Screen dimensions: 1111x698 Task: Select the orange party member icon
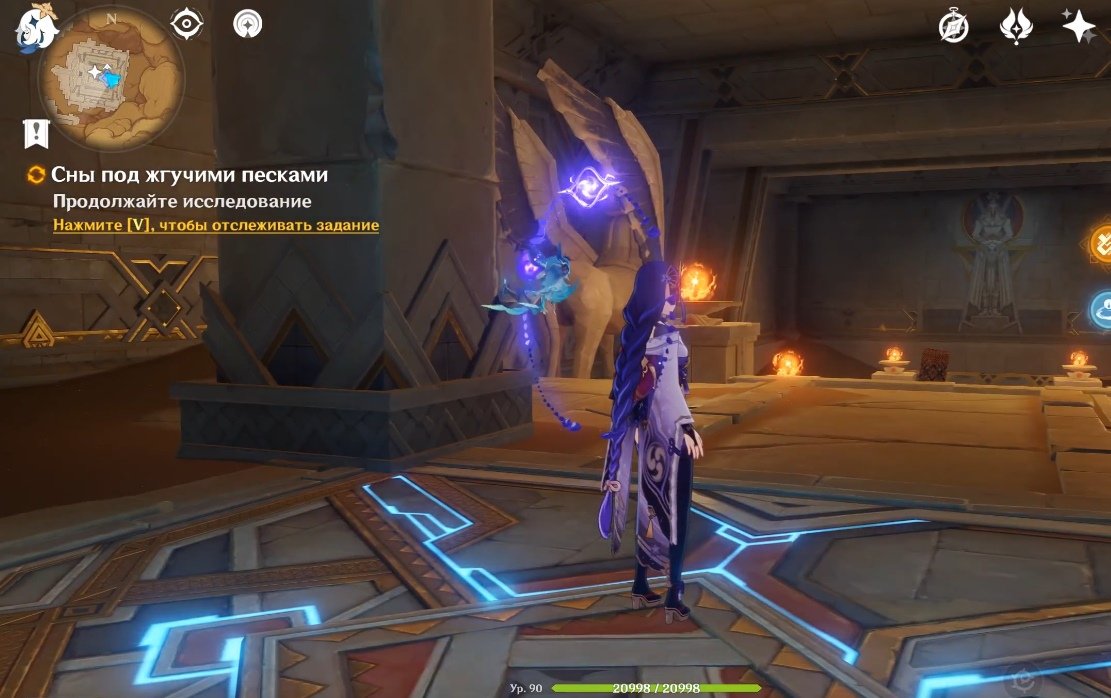(1101, 242)
